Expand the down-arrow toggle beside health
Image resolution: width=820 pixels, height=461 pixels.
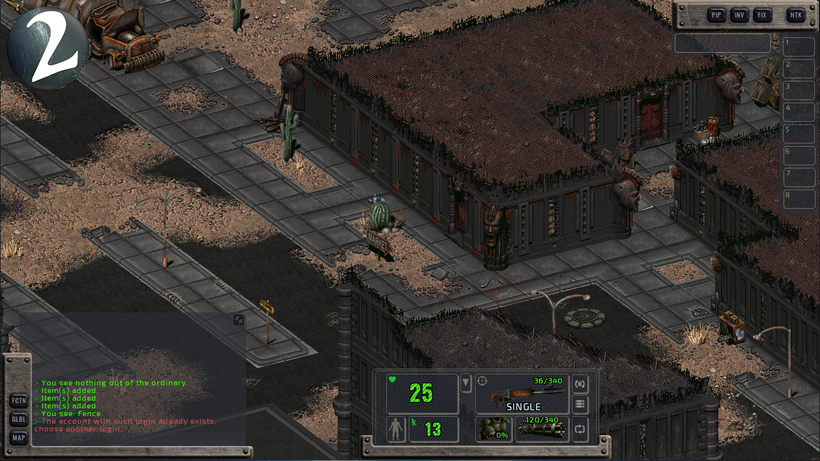tap(466, 384)
